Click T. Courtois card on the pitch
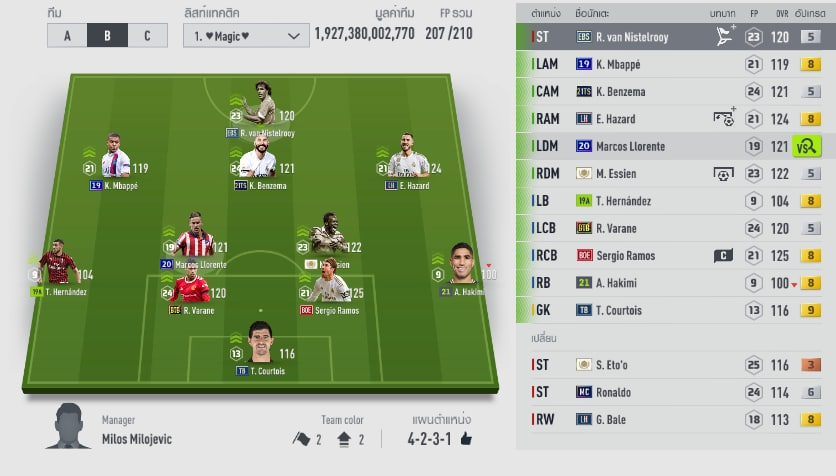Viewport: 836px width, 476px height. [260, 345]
